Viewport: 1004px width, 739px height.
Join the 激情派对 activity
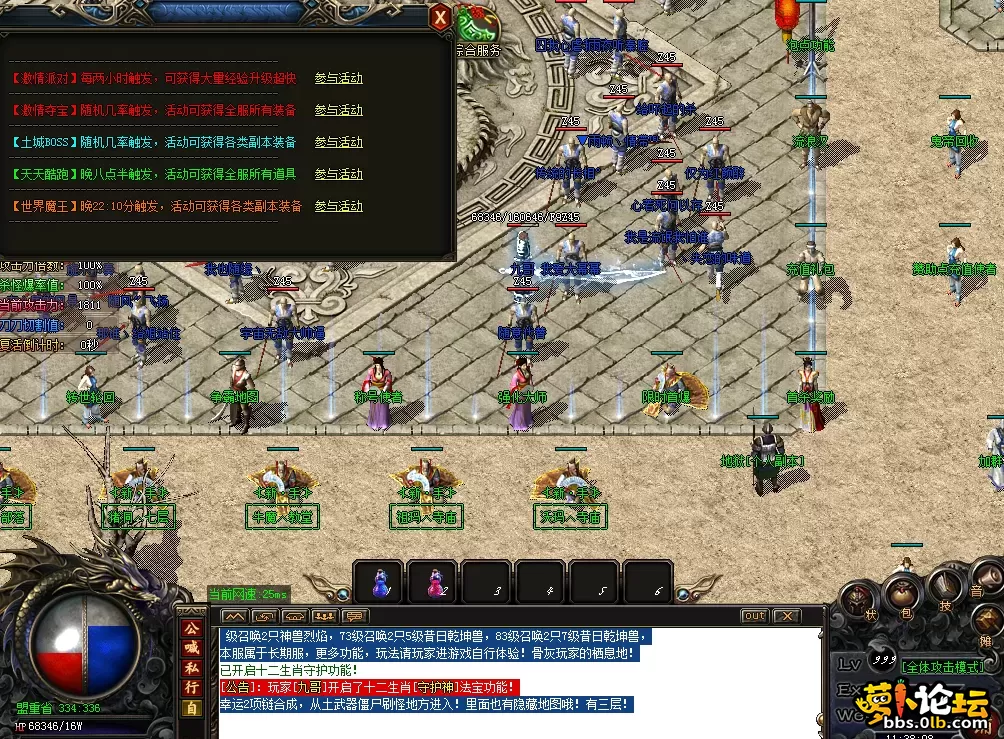tap(338, 79)
